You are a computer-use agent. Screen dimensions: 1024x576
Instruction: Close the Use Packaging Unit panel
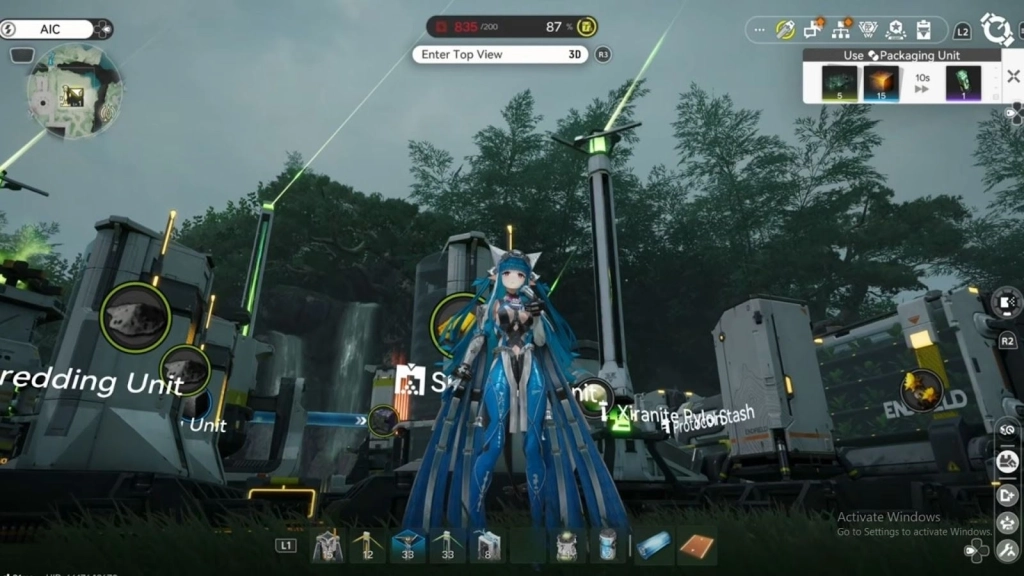pyautogui.click(x=1012, y=76)
